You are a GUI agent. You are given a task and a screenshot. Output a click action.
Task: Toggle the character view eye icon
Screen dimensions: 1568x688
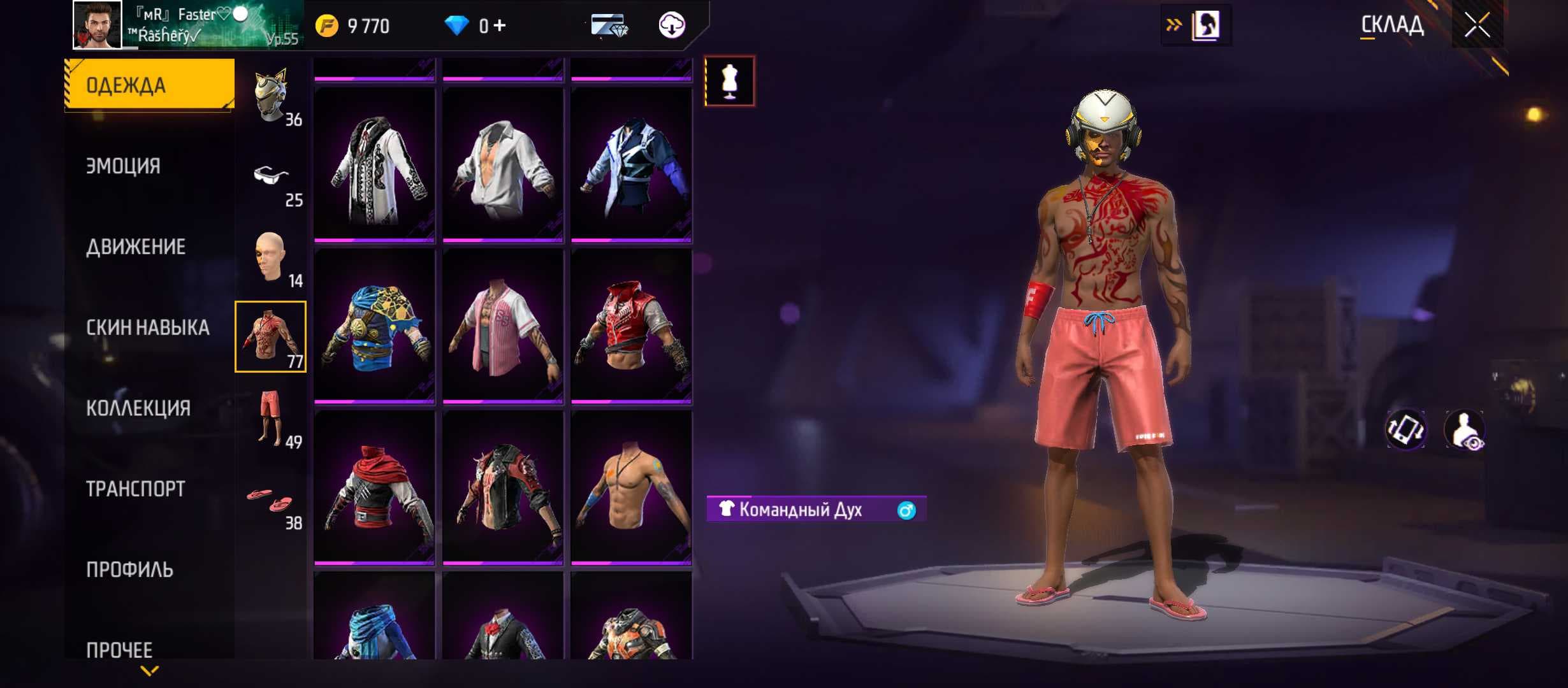click(1465, 430)
